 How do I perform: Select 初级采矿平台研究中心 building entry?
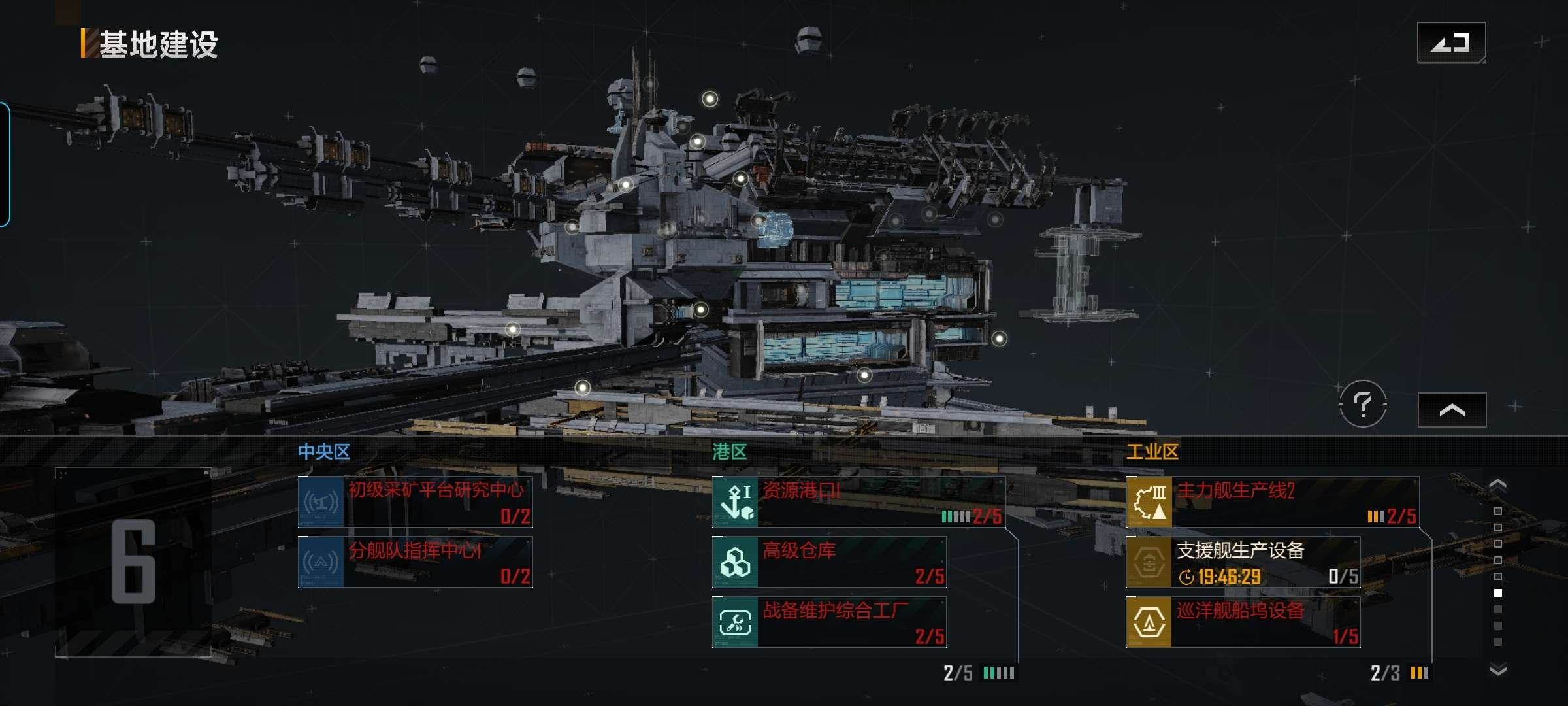click(x=416, y=502)
